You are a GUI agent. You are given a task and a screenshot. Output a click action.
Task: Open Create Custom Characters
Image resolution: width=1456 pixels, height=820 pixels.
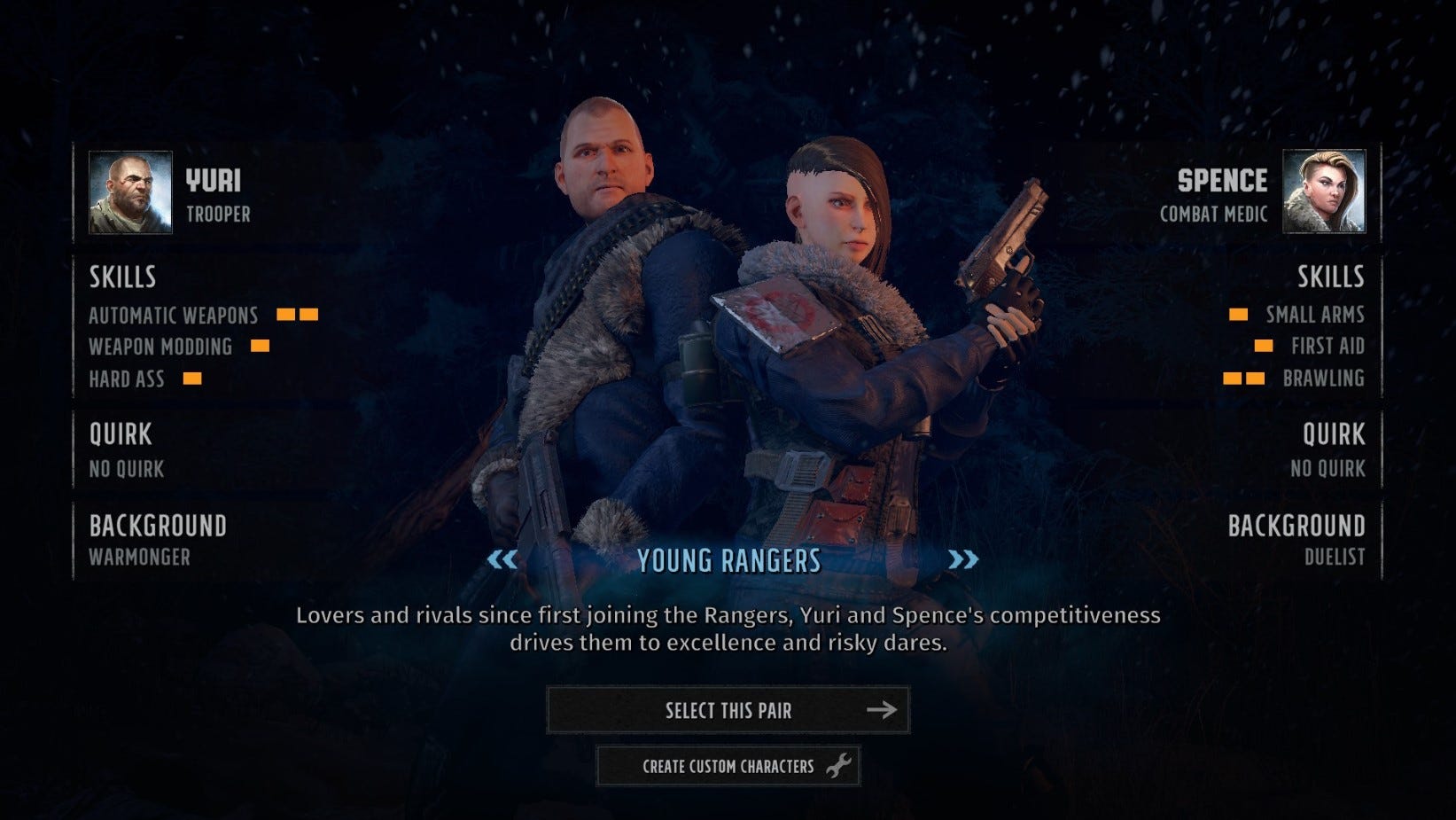tap(728, 766)
